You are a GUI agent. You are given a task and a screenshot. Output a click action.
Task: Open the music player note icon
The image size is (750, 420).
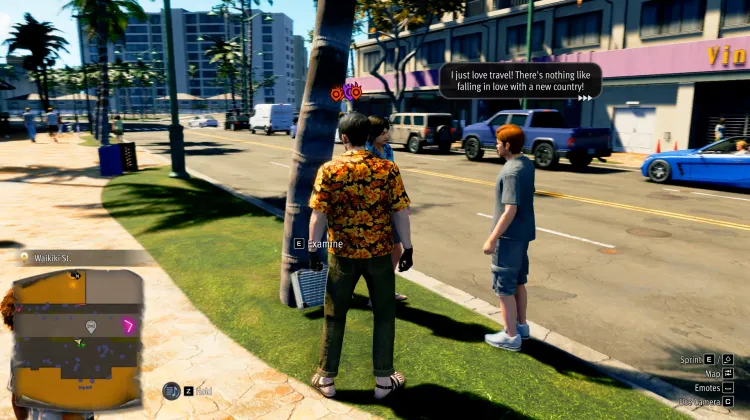point(172,391)
